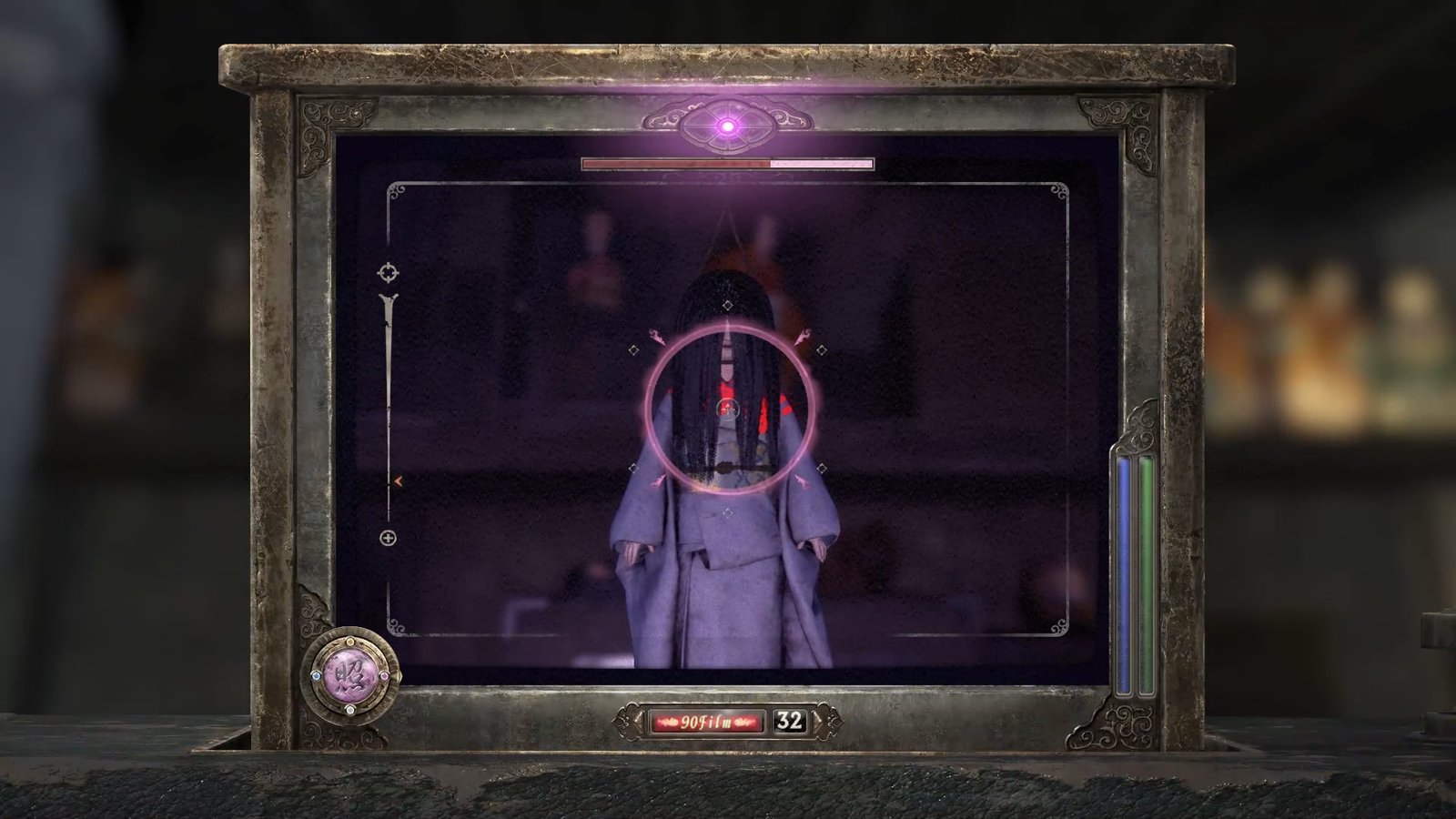Click the glowing spirit orb above the viewfinder
This screenshot has height=819, width=1456.
[x=727, y=127]
